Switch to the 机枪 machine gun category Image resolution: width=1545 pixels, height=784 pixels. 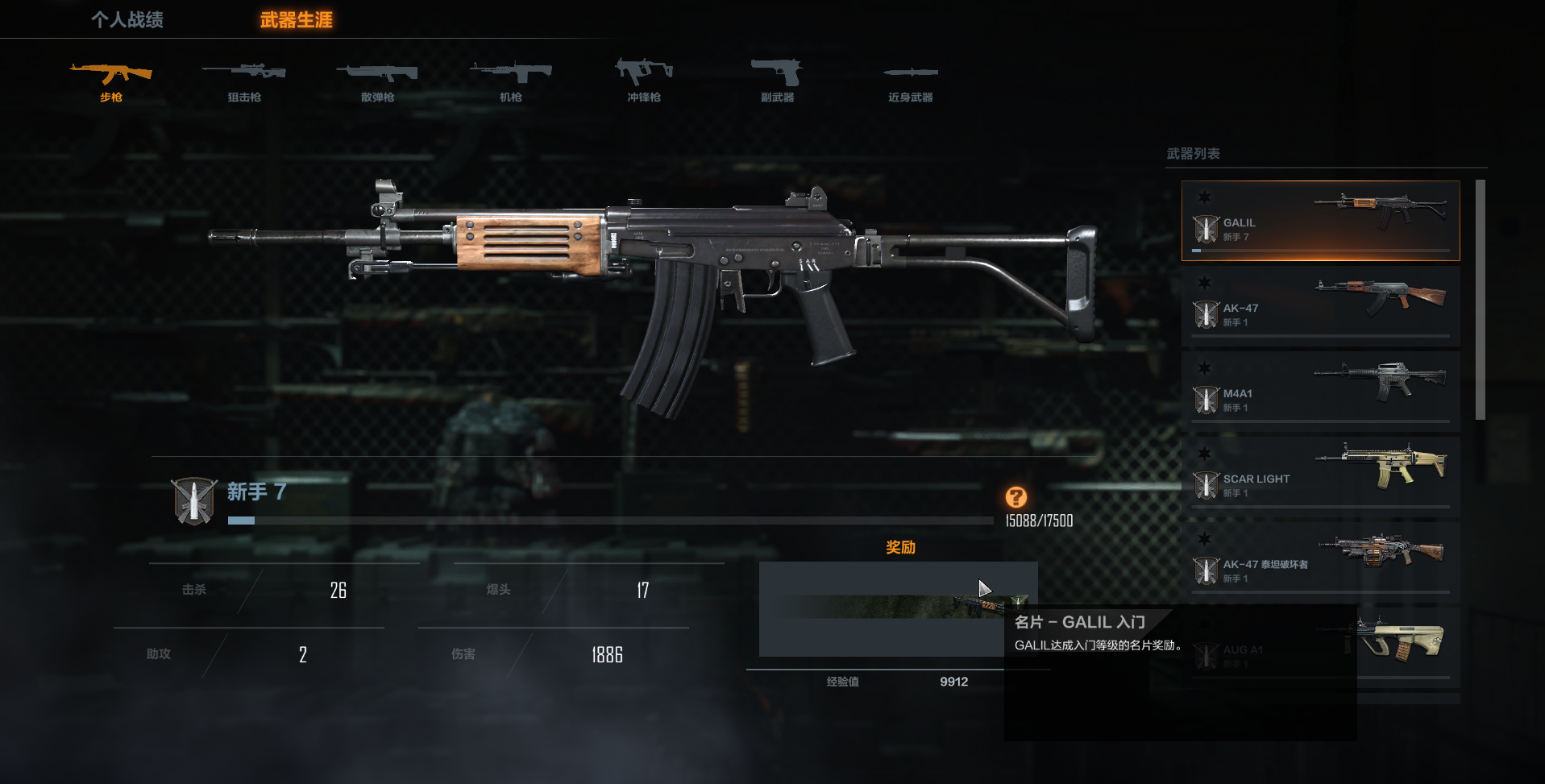pyautogui.click(x=511, y=82)
